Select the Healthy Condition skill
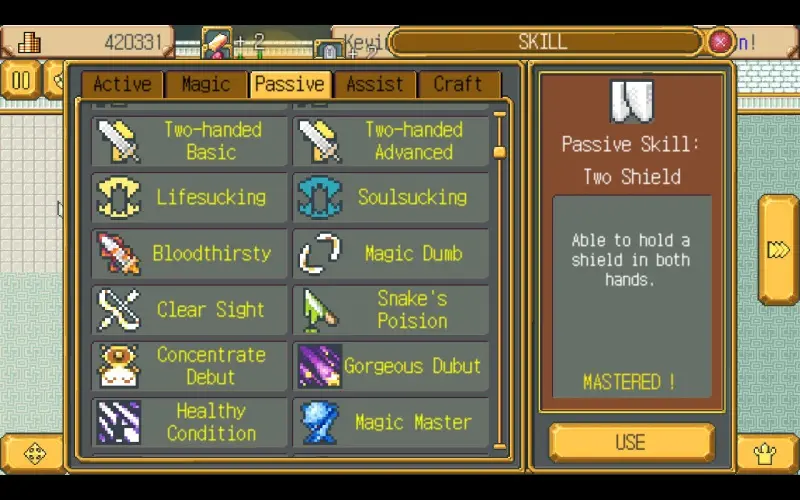 click(190, 421)
